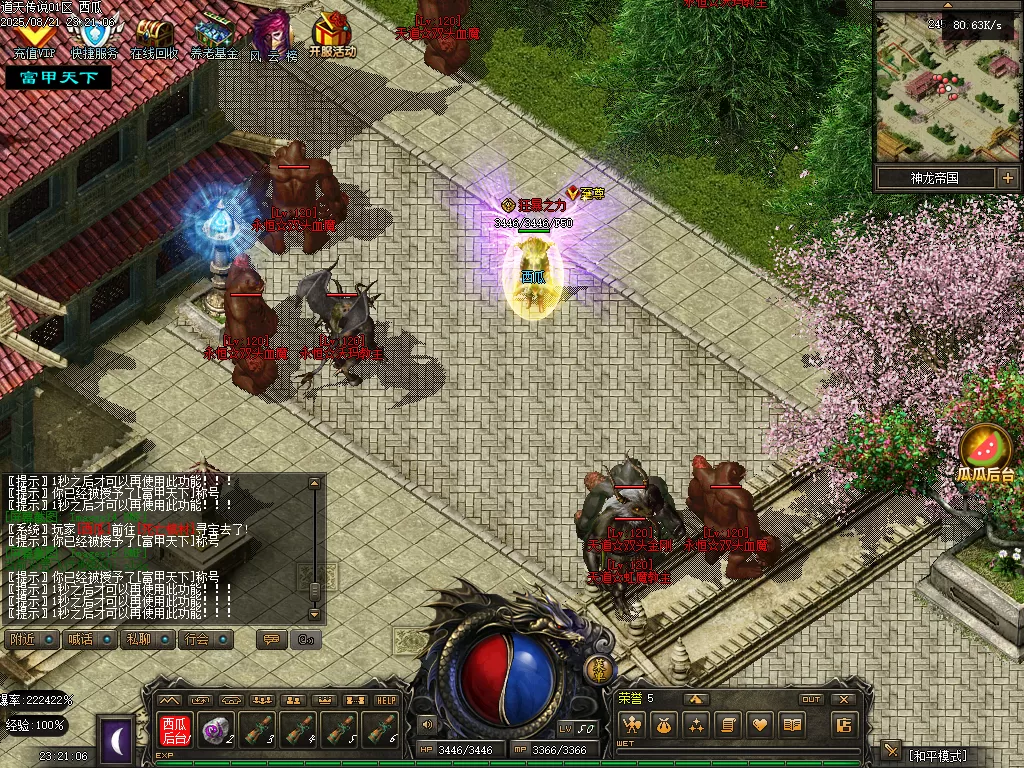
Task: Use the 西瓜后台 red hotbar slot
Action: (175, 730)
